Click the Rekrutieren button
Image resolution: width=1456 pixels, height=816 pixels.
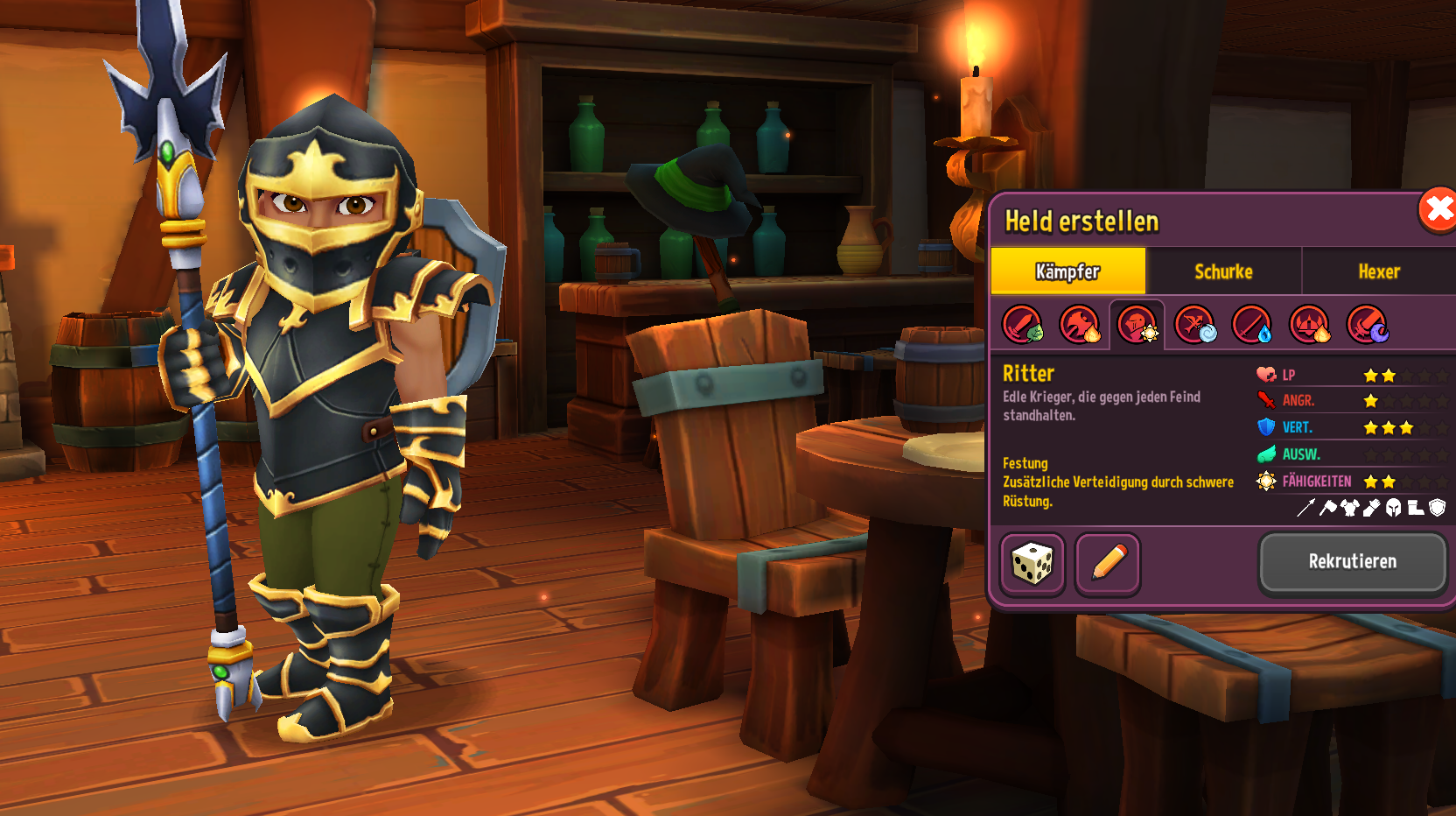[1352, 562]
